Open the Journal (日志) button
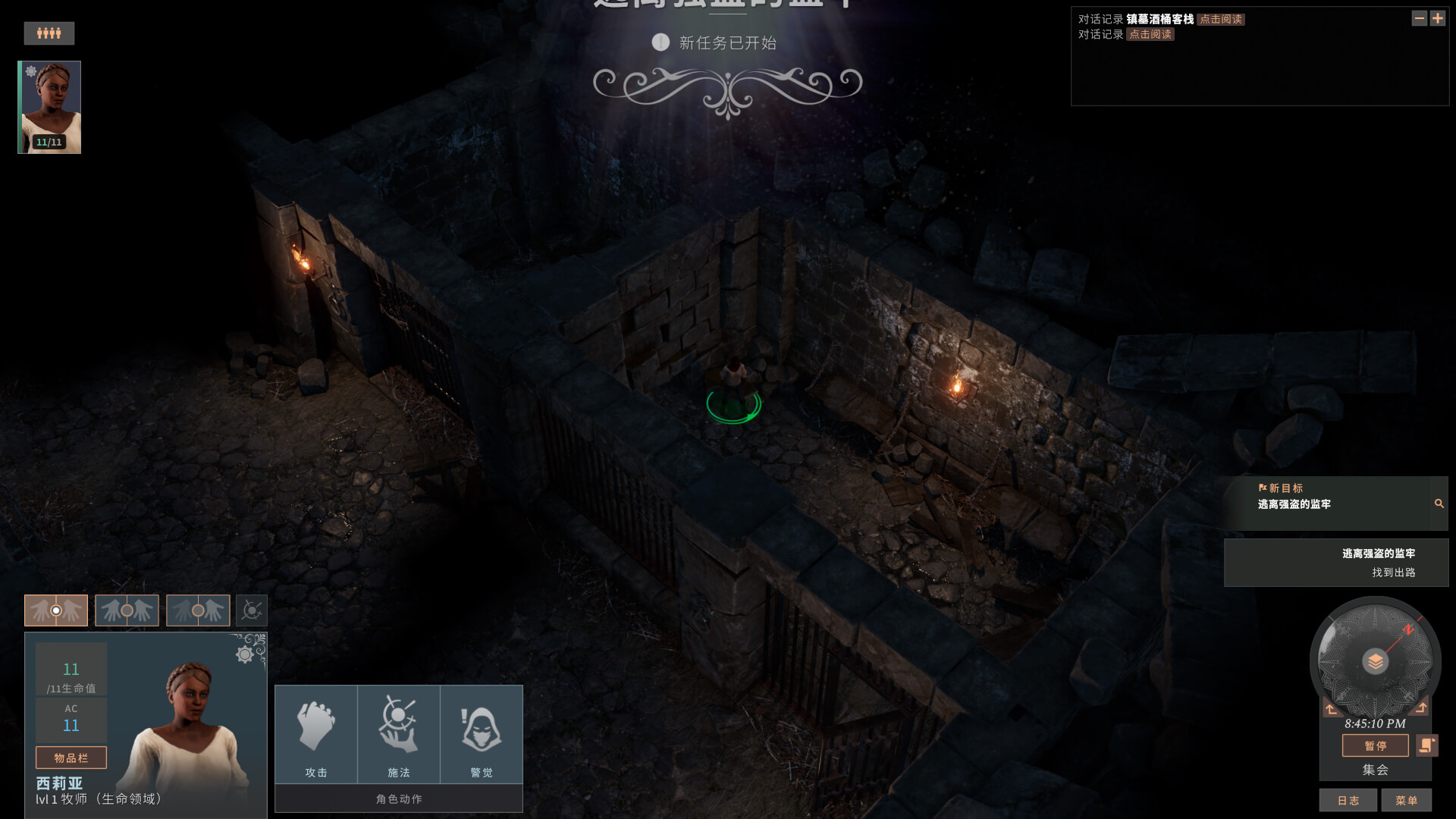The width and height of the screenshot is (1456, 819). pos(1348,800)
